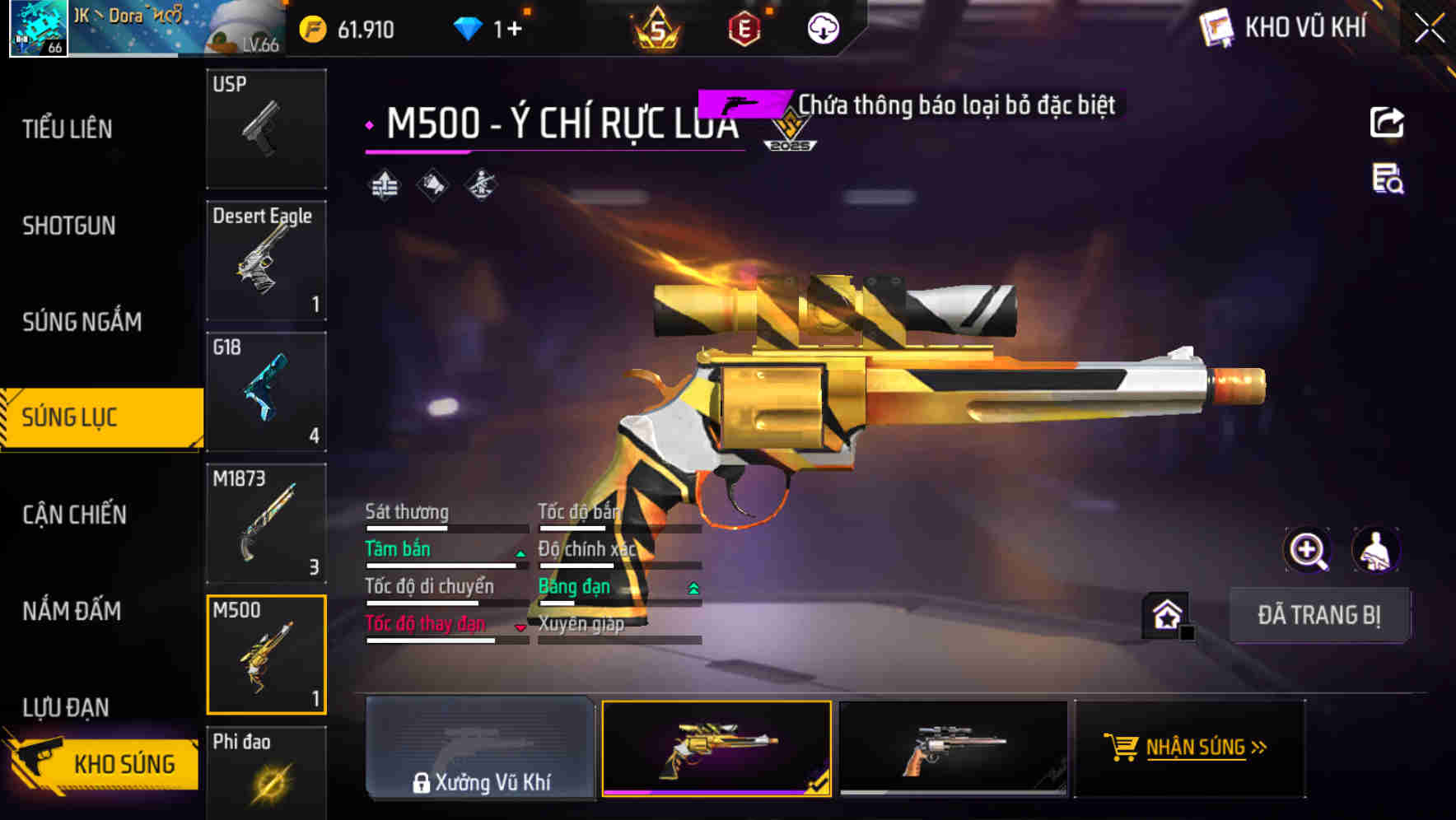
Task: Open the cloud download icon in top bar
Action: 821,29
